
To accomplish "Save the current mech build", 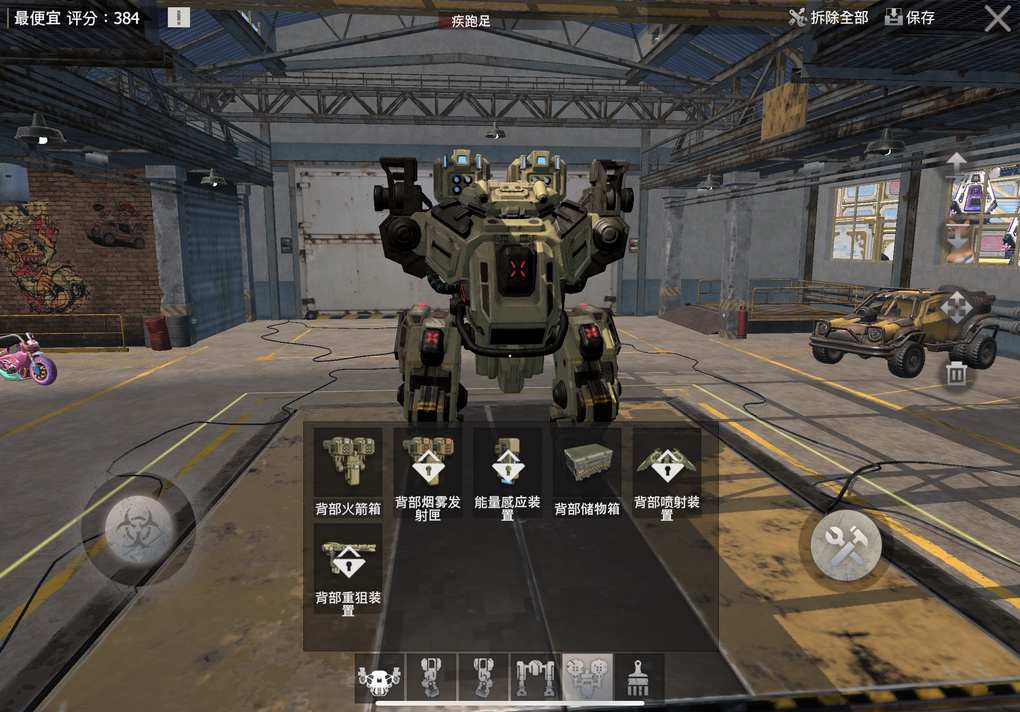I will pyautogui.click(x=909, y=17).
